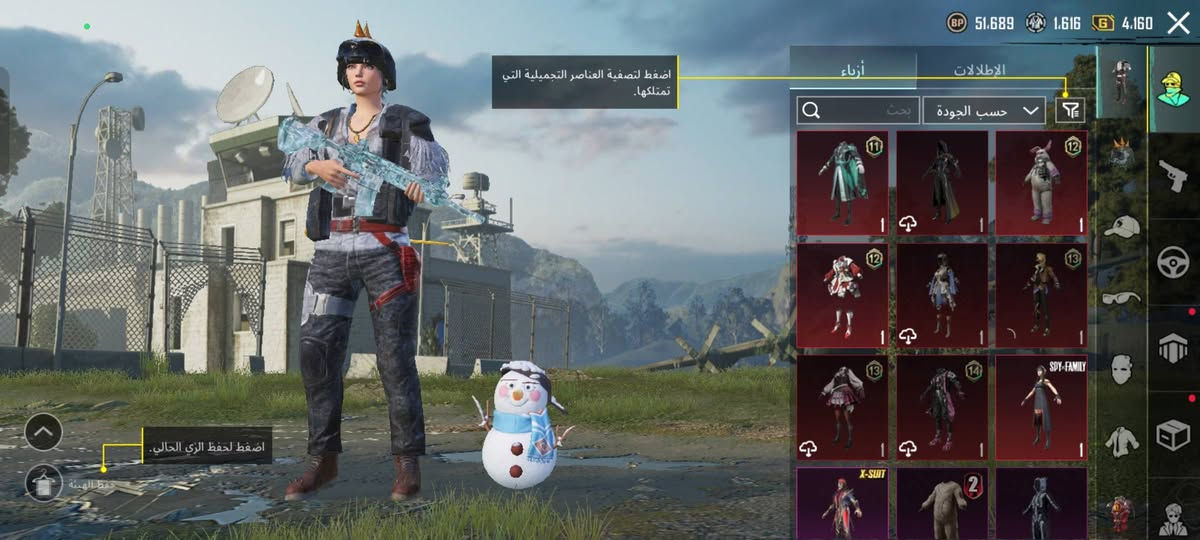Select the red and white dress outfit

point(842,296)
